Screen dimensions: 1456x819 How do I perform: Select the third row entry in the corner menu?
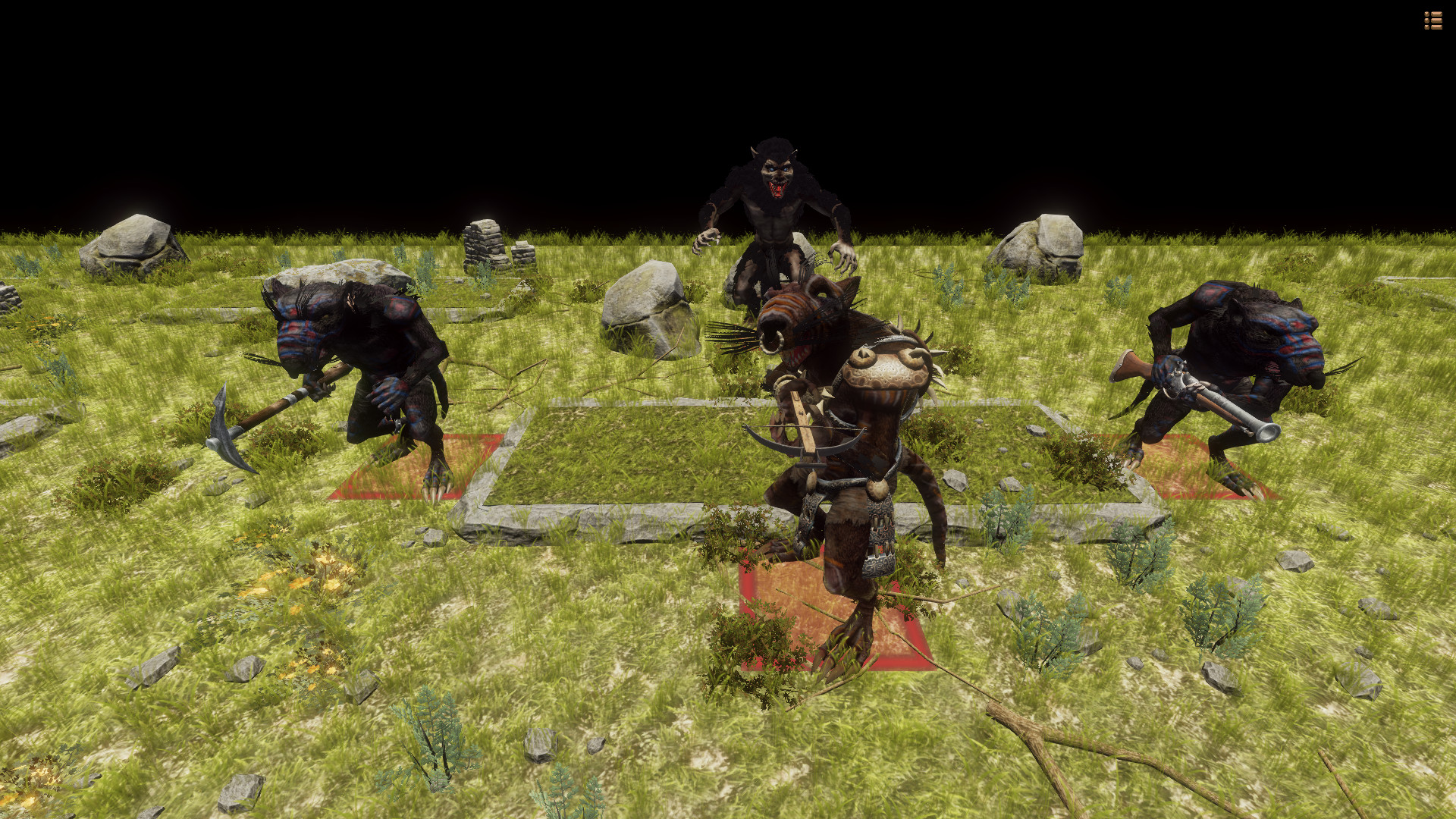pyautogui.click(x=1433, y=27)
